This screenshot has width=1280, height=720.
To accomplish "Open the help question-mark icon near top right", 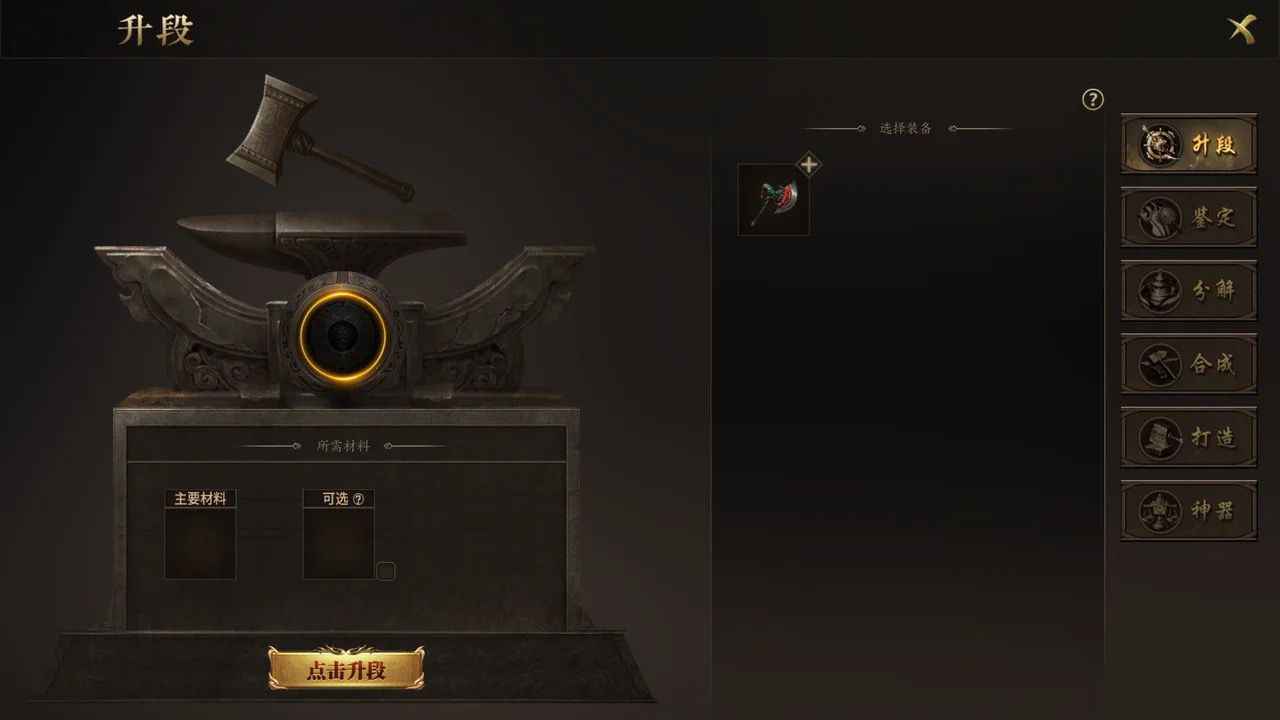I will pos(1092,99).
